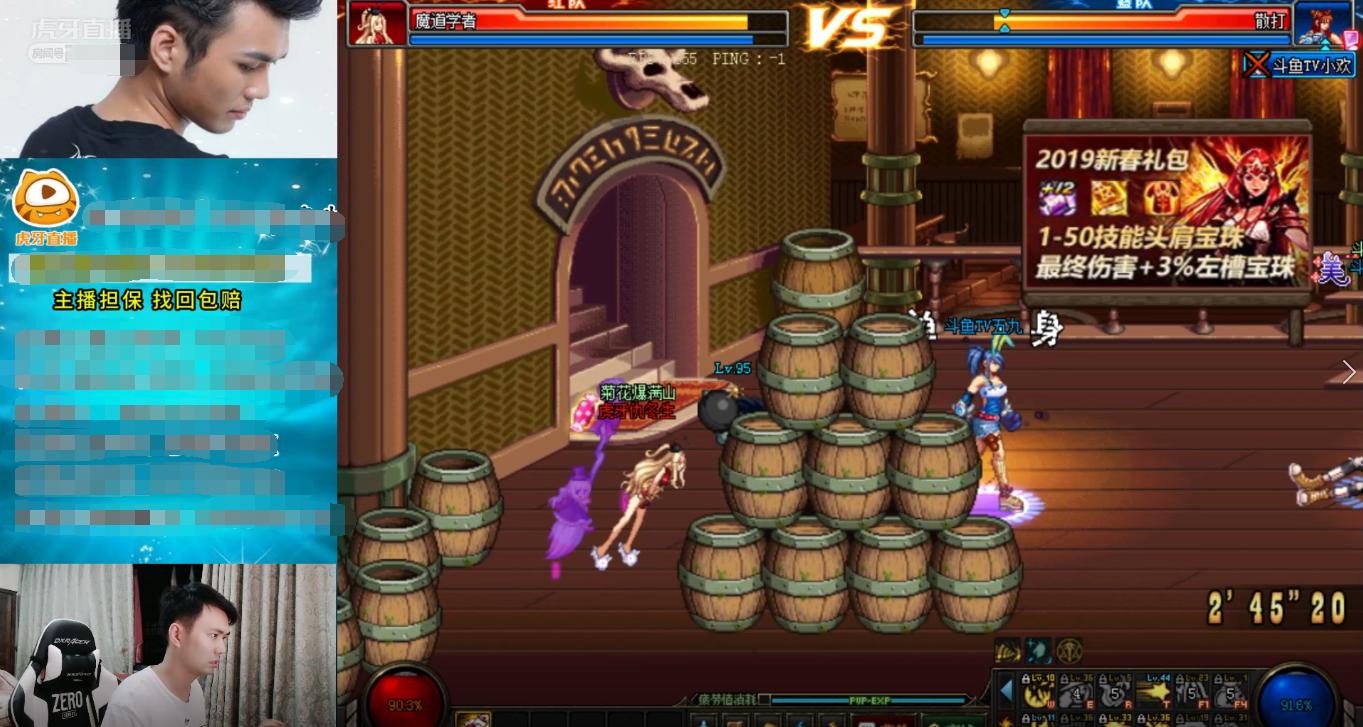
Task: Click the teal sparkle buff icon
Action: (1038, 651)
